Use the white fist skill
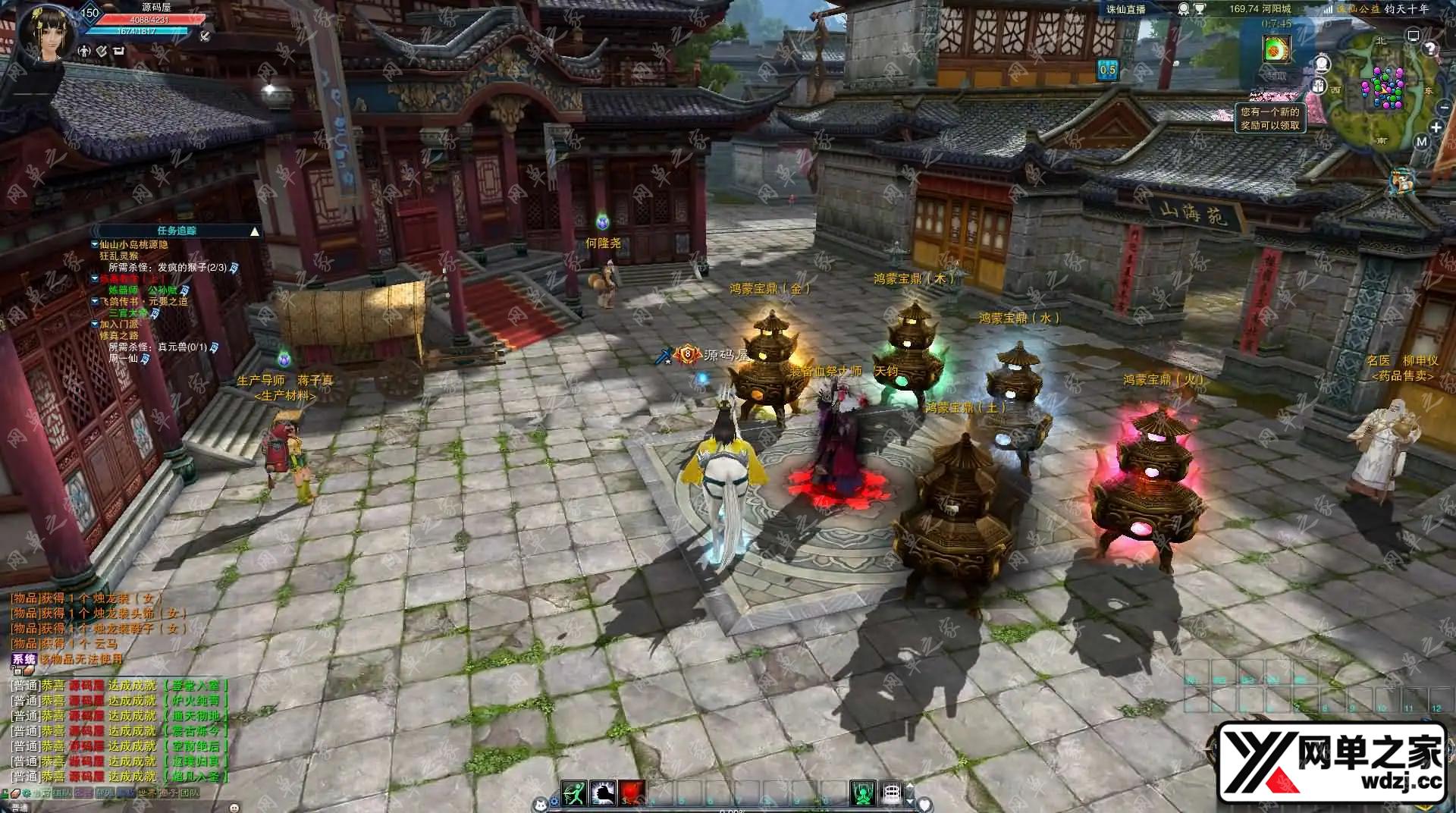1456x813 pixels. click(x=603, y=793)
